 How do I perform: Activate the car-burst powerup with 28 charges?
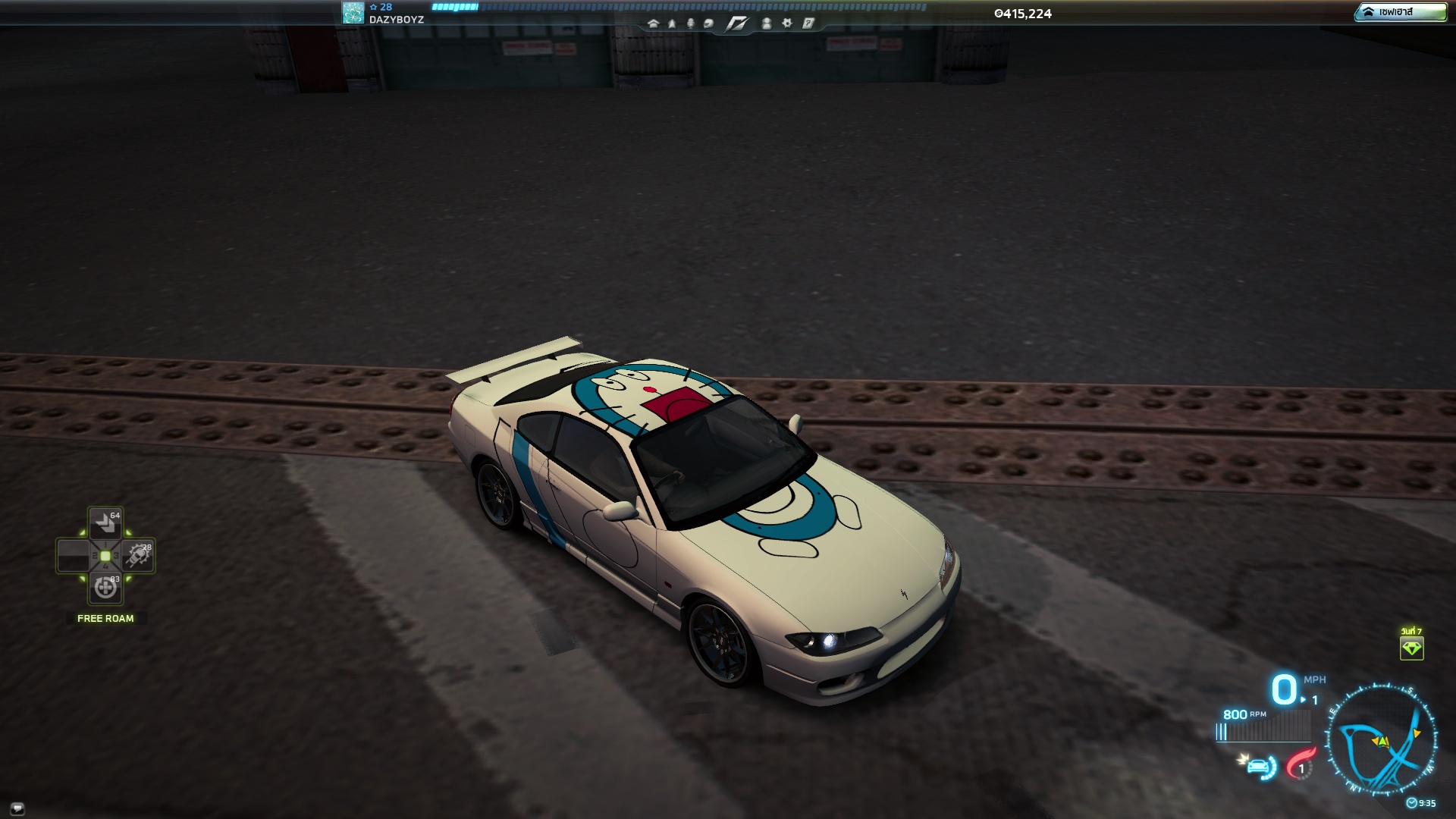(138, 556)
